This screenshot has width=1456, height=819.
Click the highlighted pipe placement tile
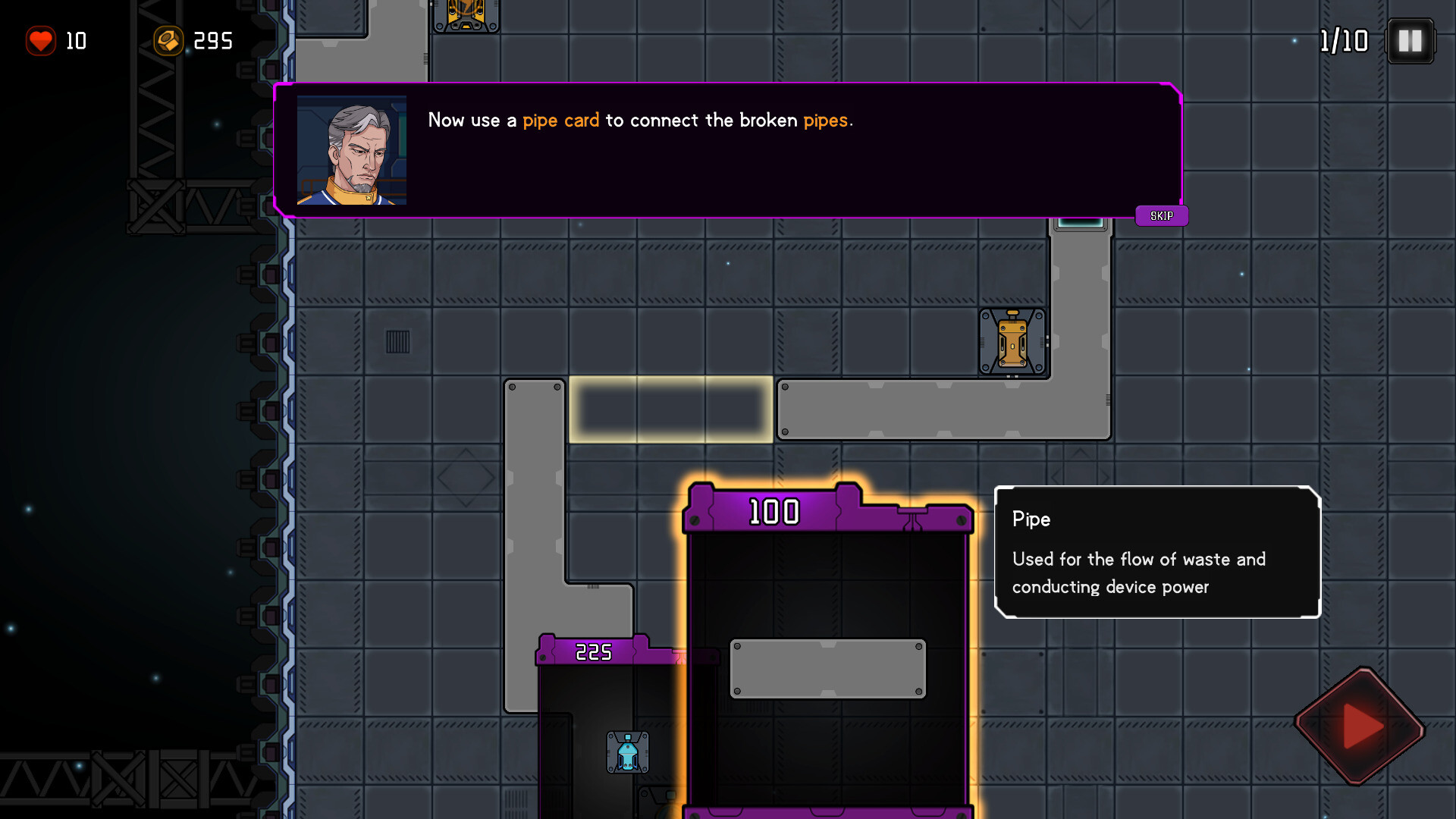point(671,409)
